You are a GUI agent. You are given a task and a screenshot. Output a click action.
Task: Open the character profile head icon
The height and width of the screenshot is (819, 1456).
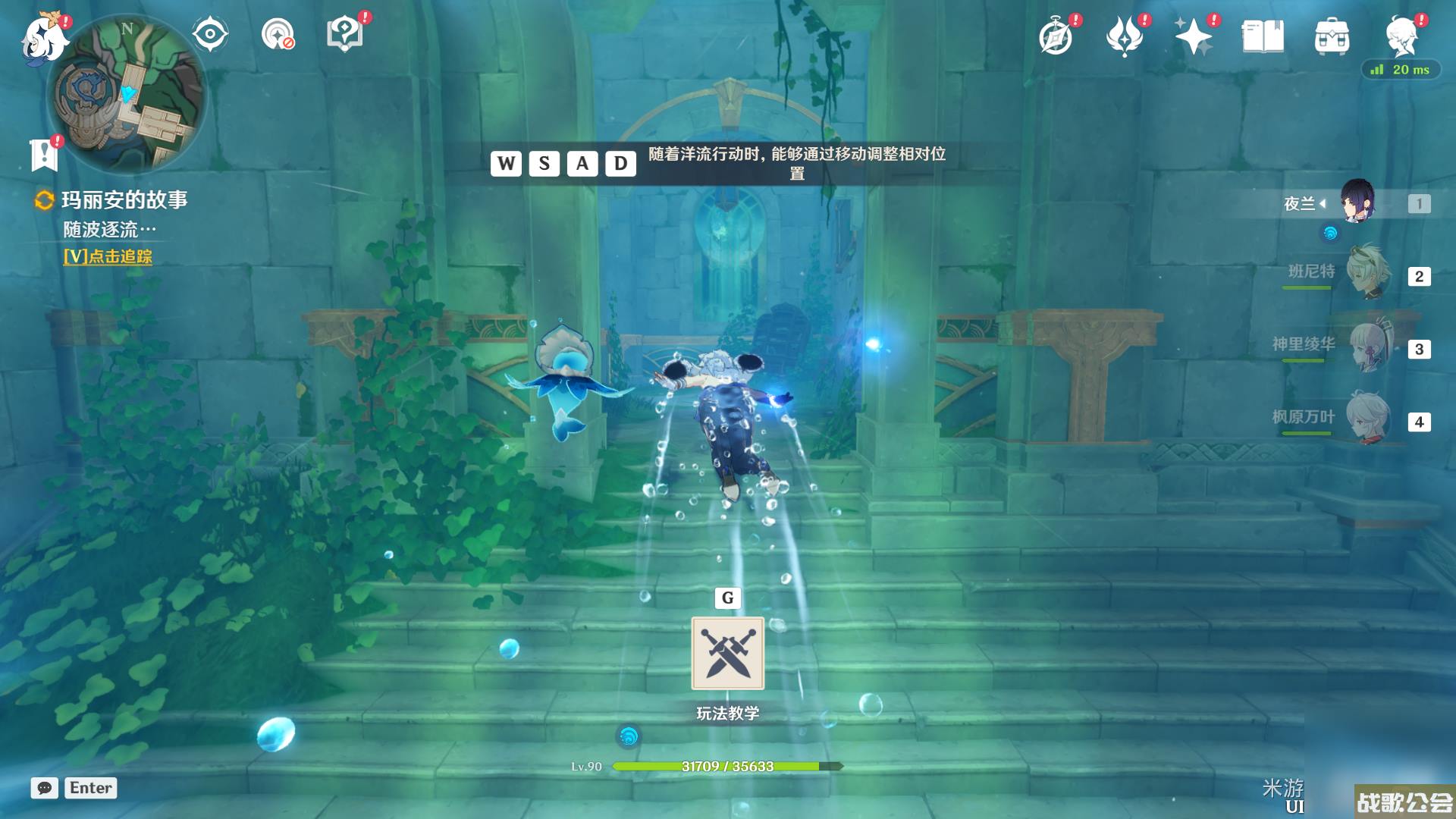pos(1401,36)
